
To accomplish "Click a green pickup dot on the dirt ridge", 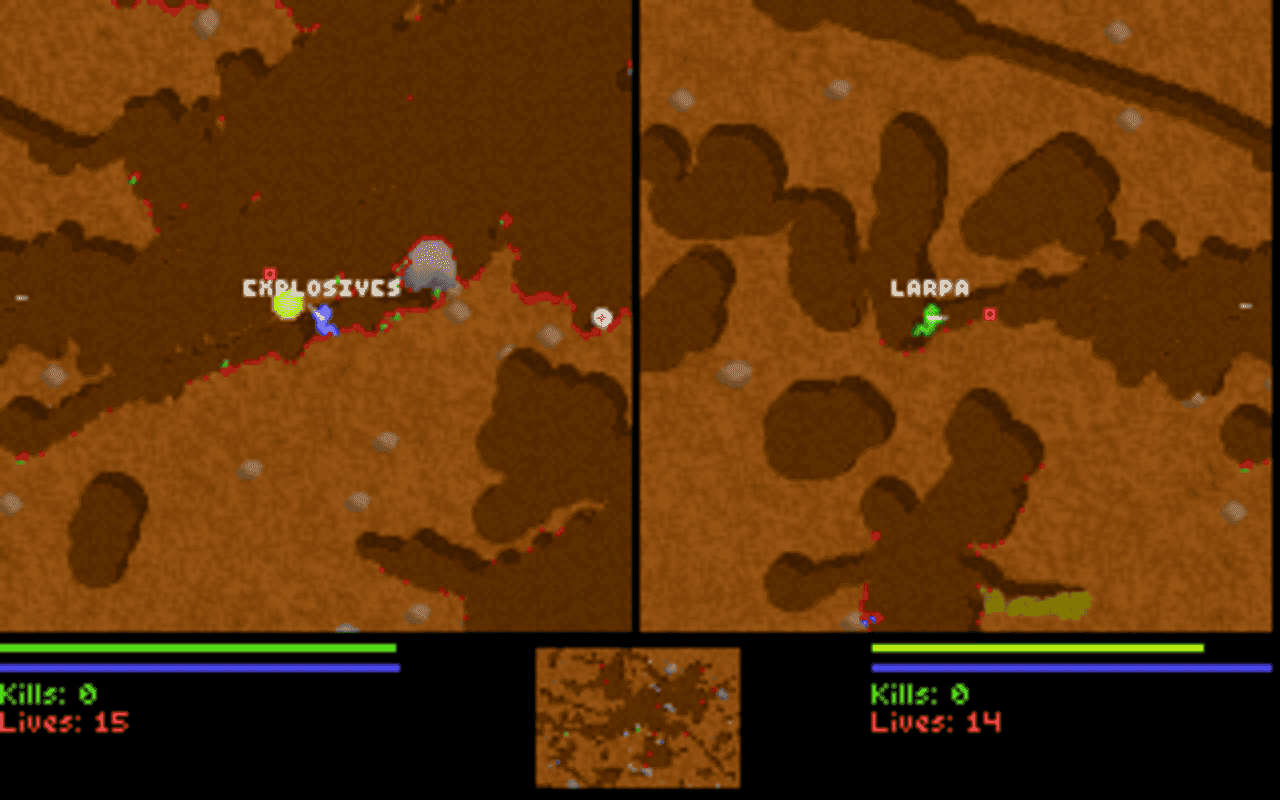I will pyautogui.click(x=397, y=317).
